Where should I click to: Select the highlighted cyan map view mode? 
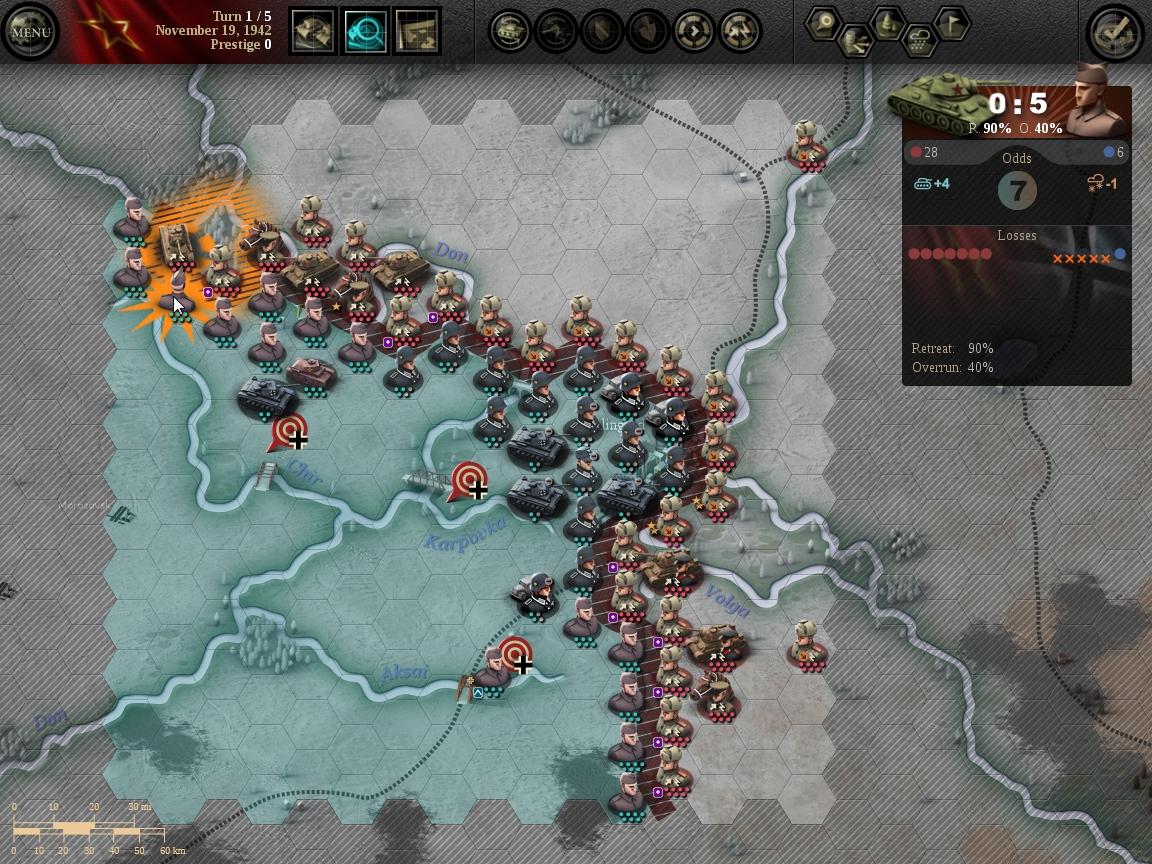pos(366,32)
